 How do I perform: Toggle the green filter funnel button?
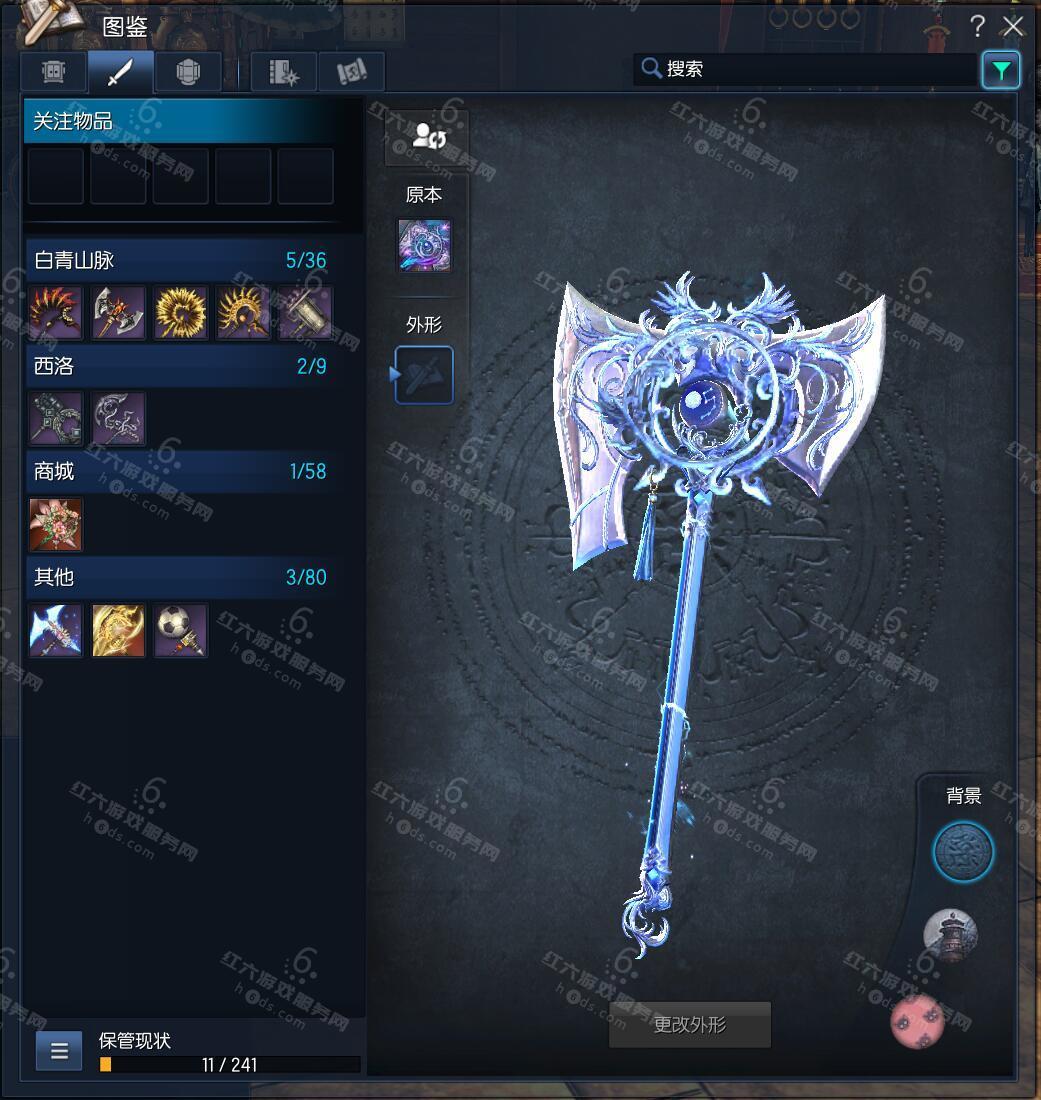1001,70
